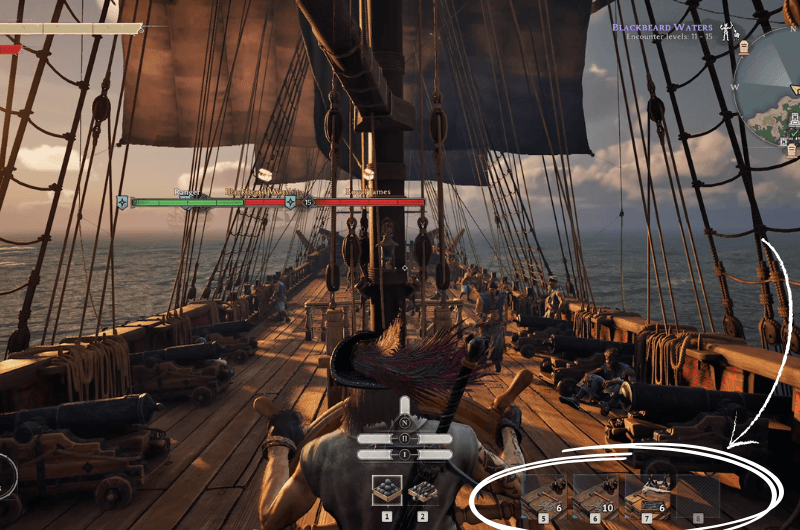Use the repair item in slot 5
Viewport: 800px width, 530px height.
coord(543,493)
